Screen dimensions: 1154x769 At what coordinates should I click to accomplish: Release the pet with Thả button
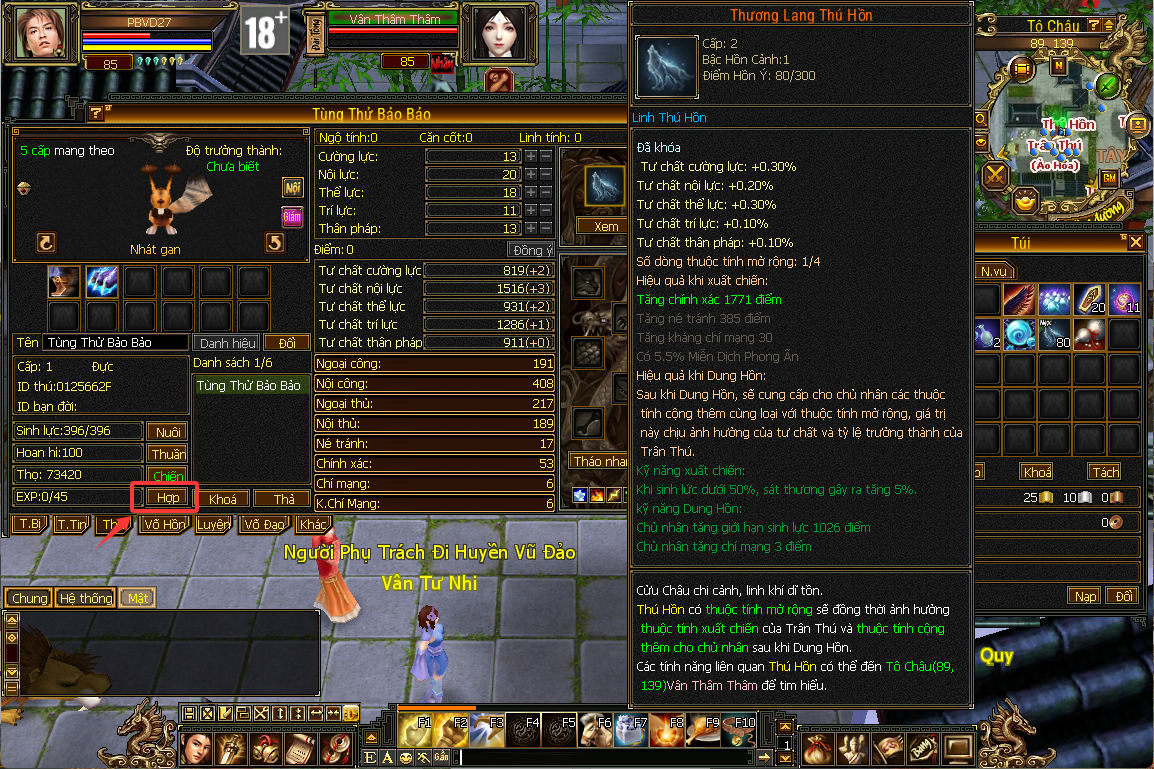click(x=282, y=499)
